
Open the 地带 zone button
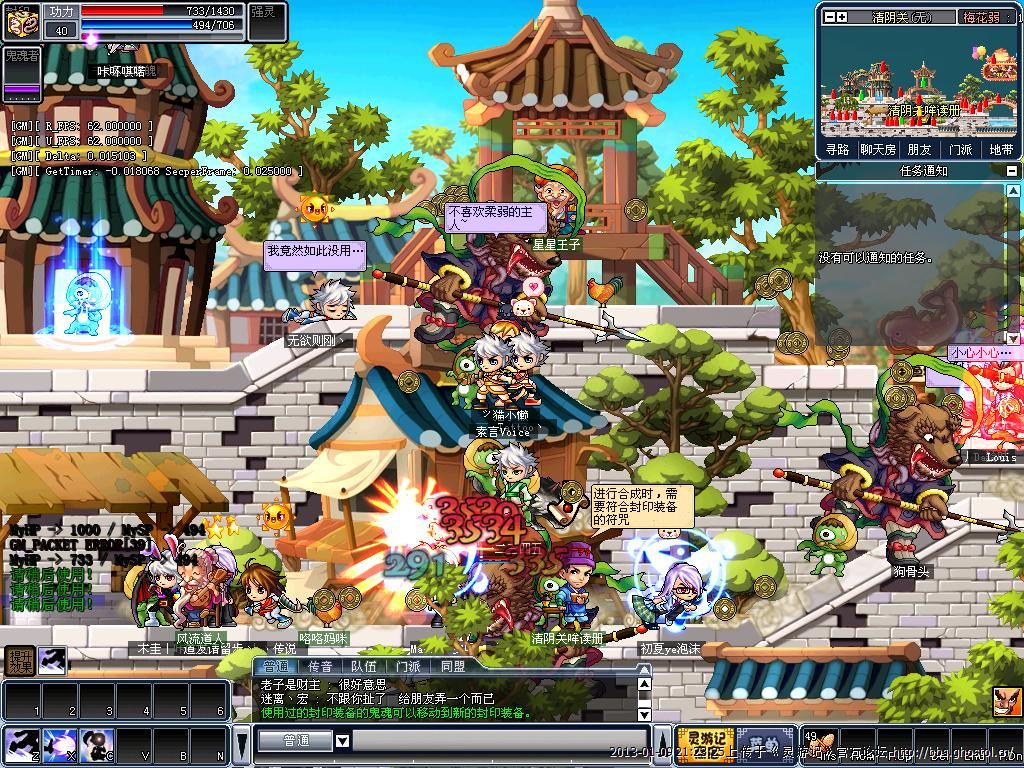pyautogui.click(x=1000, y=149)
